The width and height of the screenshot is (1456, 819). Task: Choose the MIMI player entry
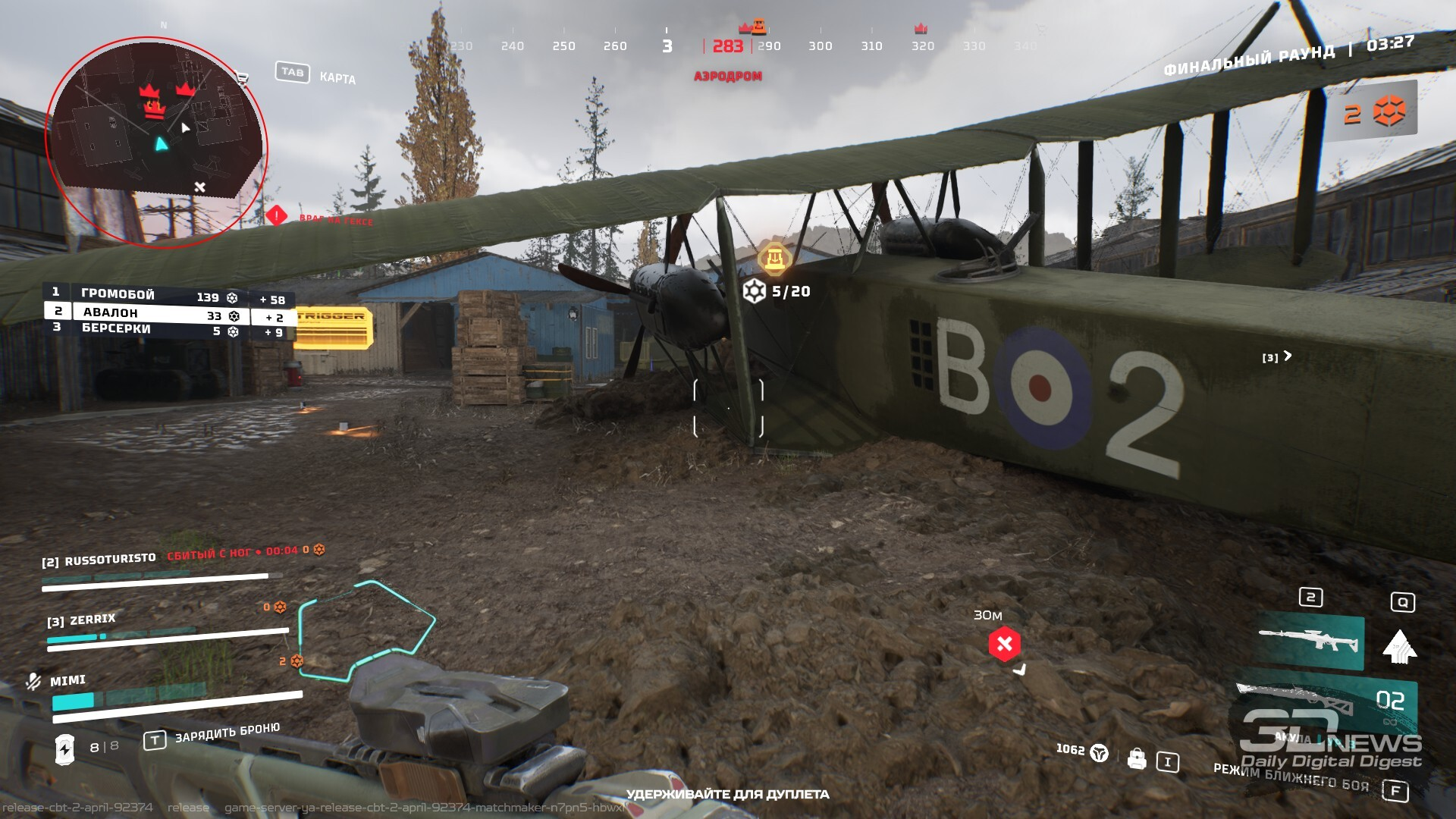(67, 680)
